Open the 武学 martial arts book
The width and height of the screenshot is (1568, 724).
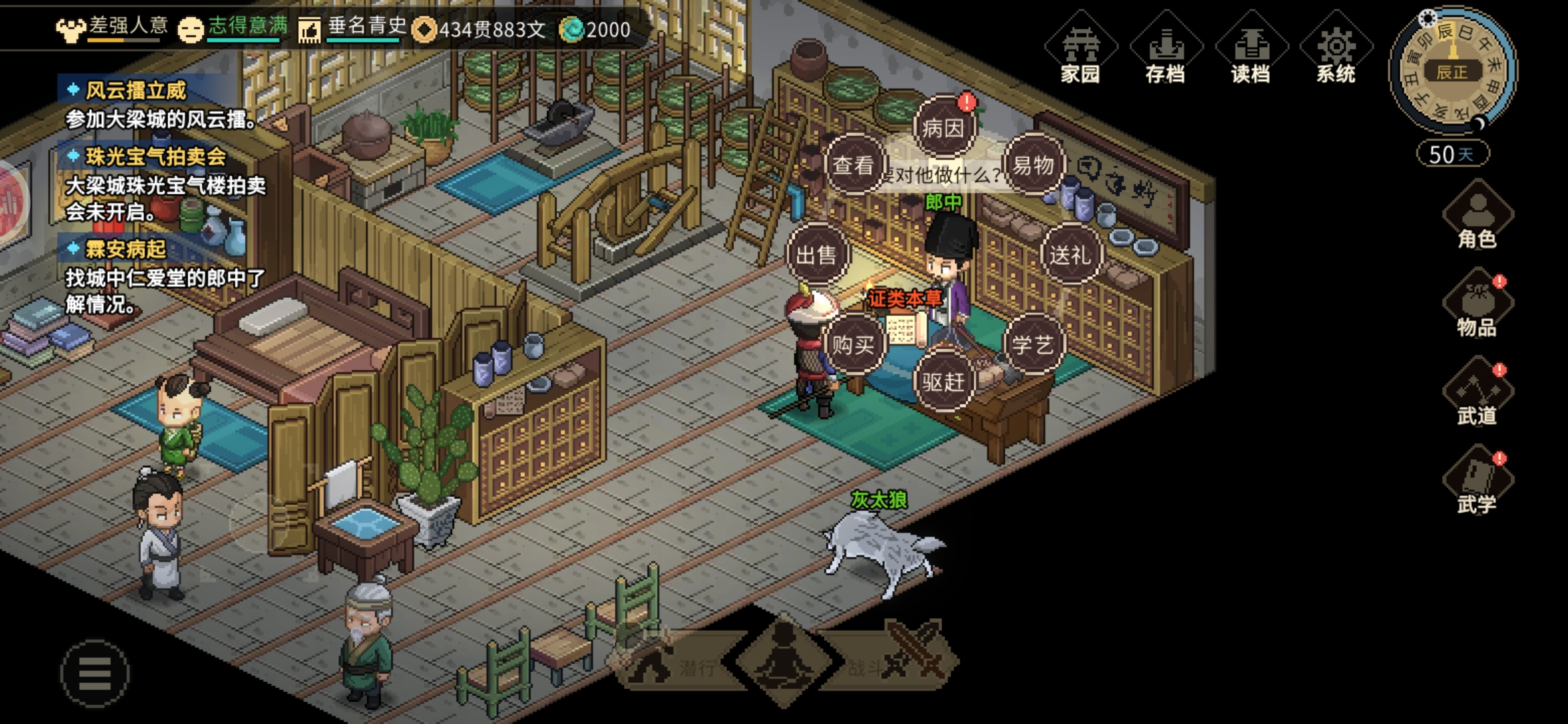pyautogui.click(x=1477, y=482)
